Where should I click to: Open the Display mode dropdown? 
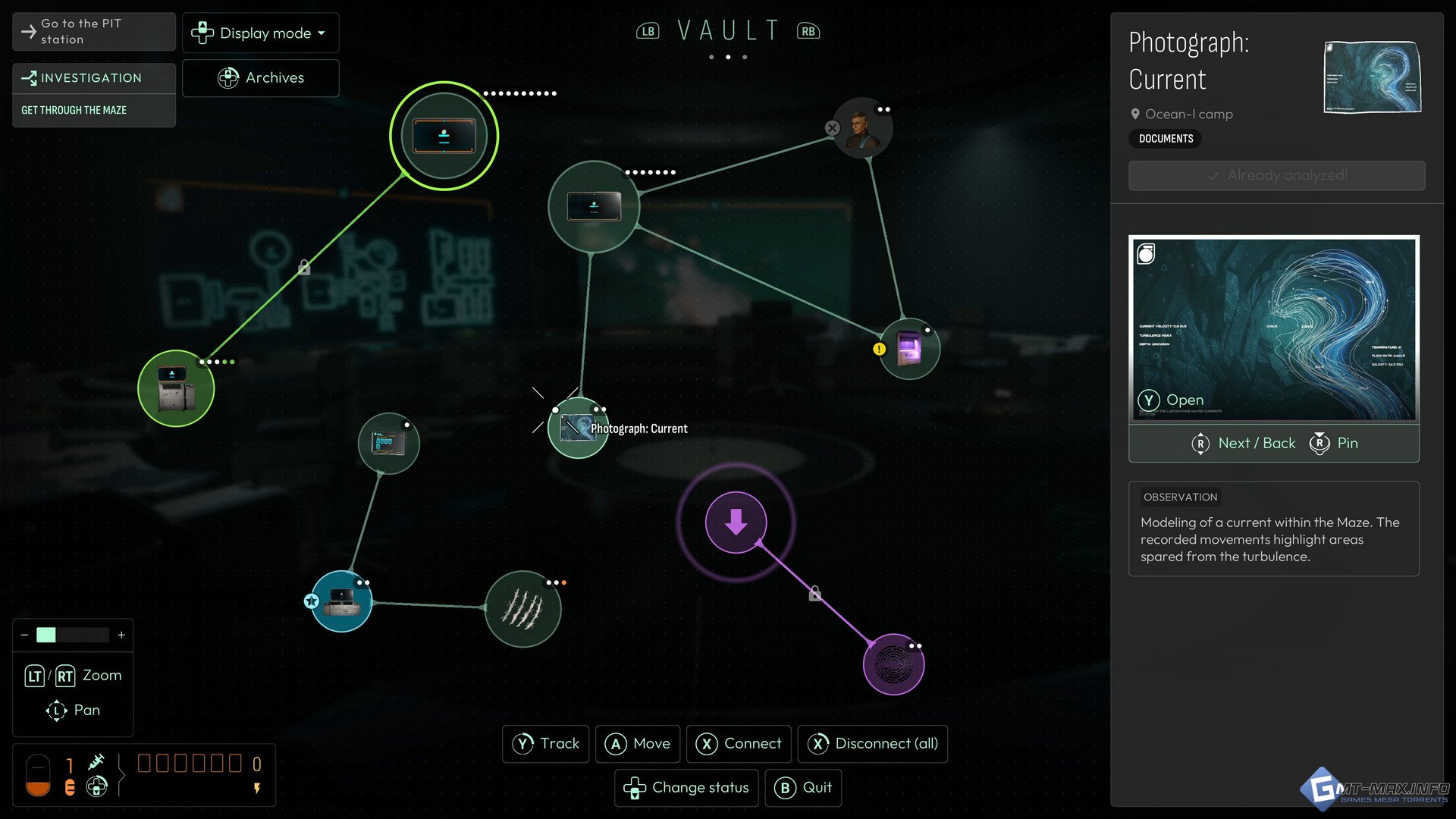point(260,33)
